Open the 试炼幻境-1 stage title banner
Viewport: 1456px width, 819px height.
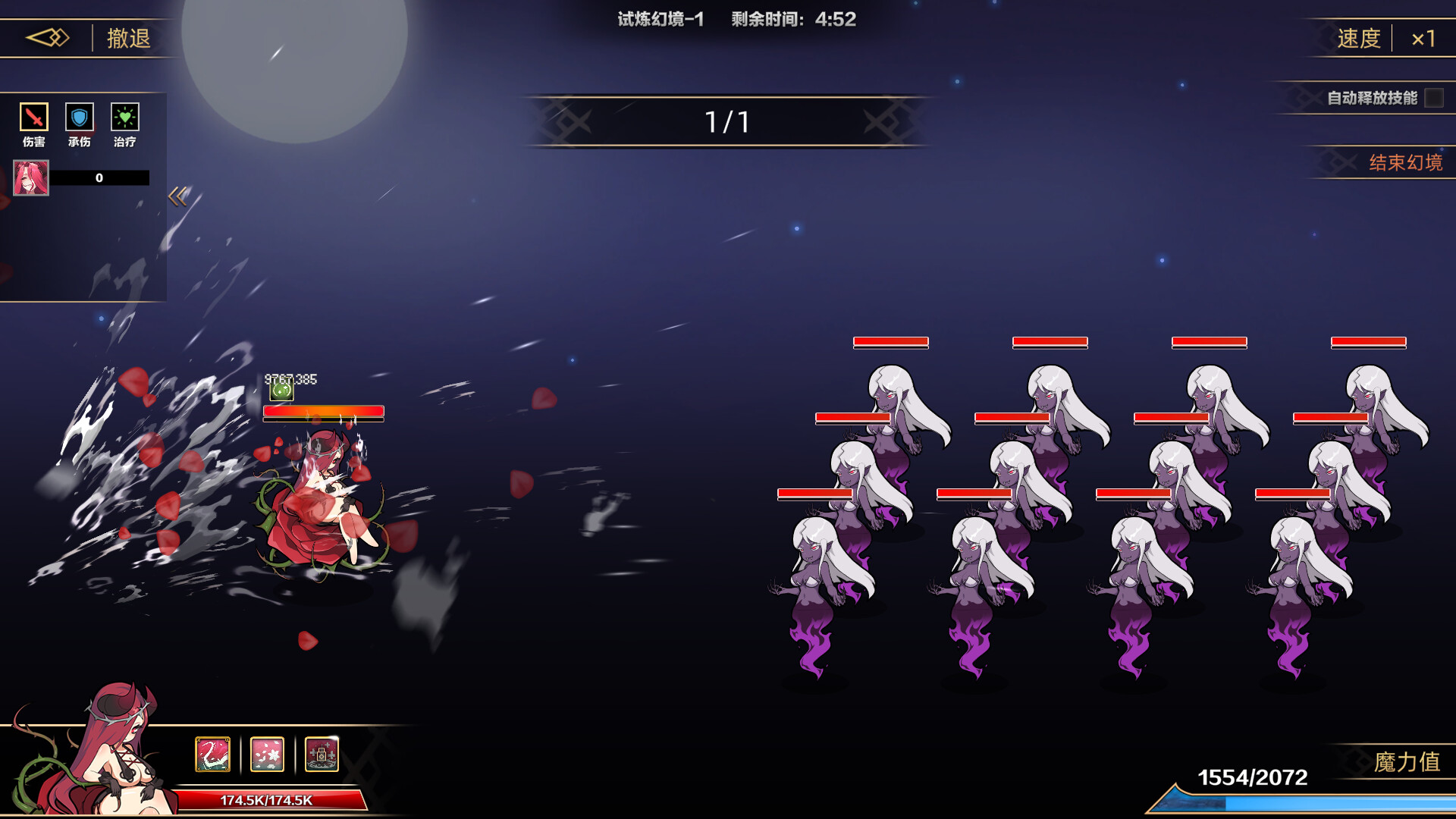(659, 20)
